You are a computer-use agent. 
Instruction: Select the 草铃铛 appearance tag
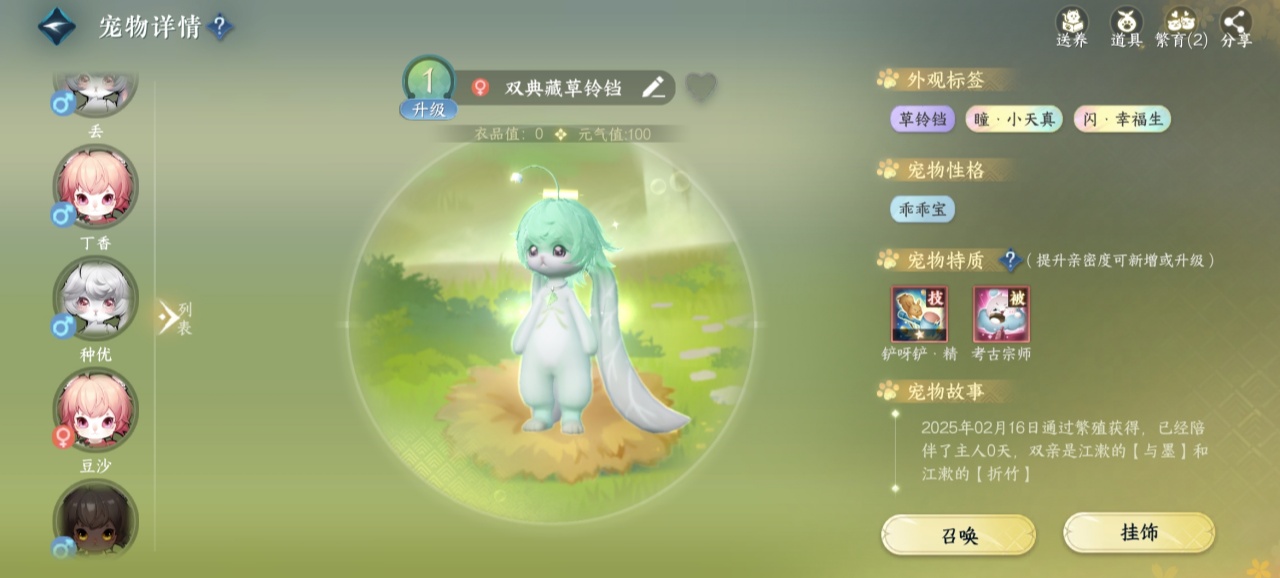click(x=922, y=120)
